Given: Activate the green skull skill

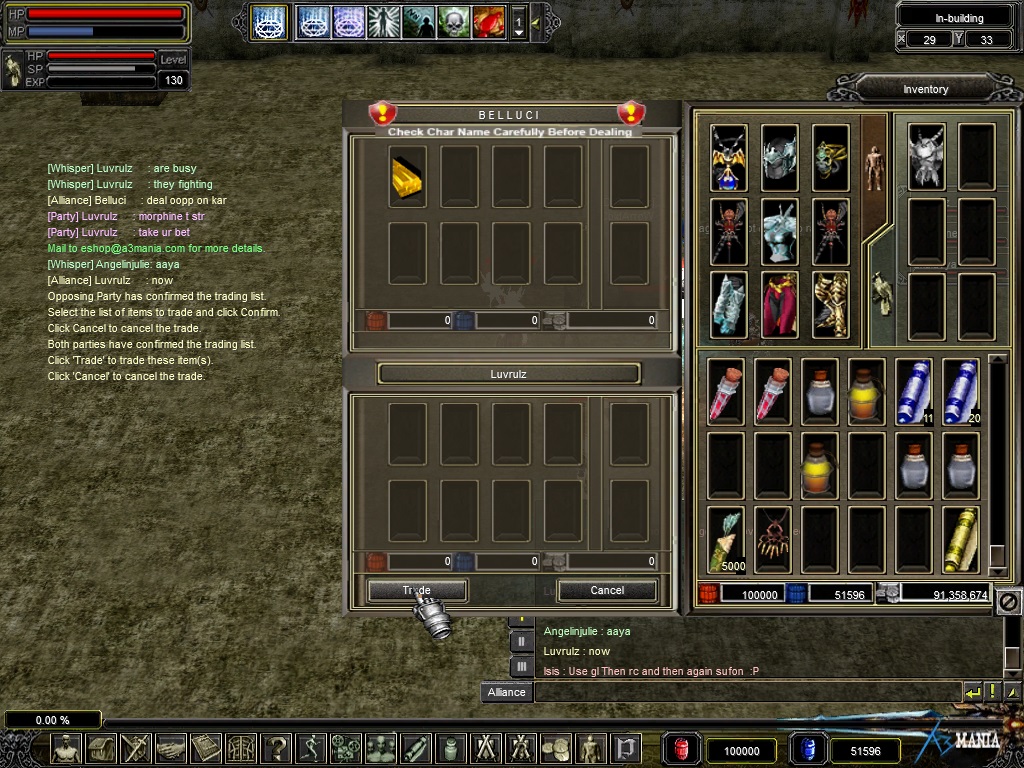Looking at the screenshot, I should coord(454,22).
